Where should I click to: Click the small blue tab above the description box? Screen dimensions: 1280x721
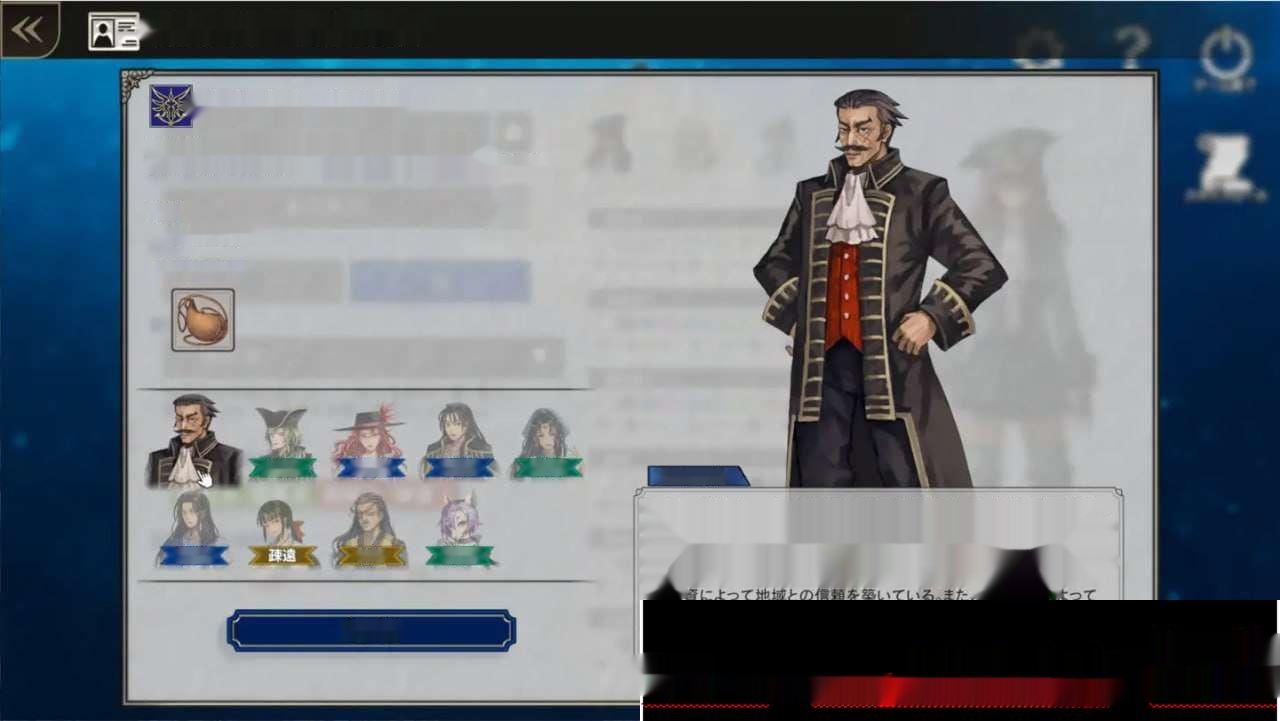[697, 478]
